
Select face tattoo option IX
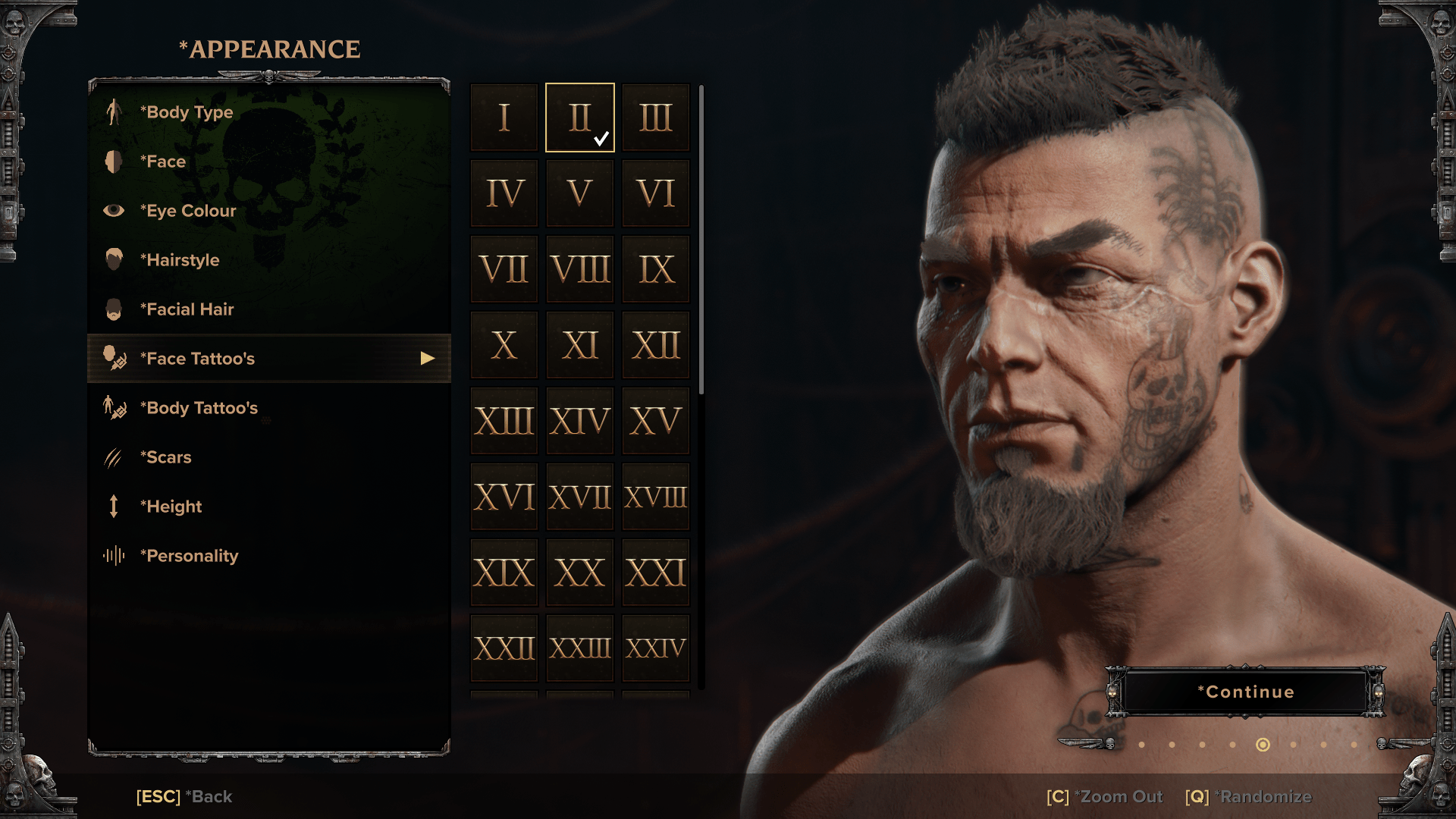coord(656,269)
